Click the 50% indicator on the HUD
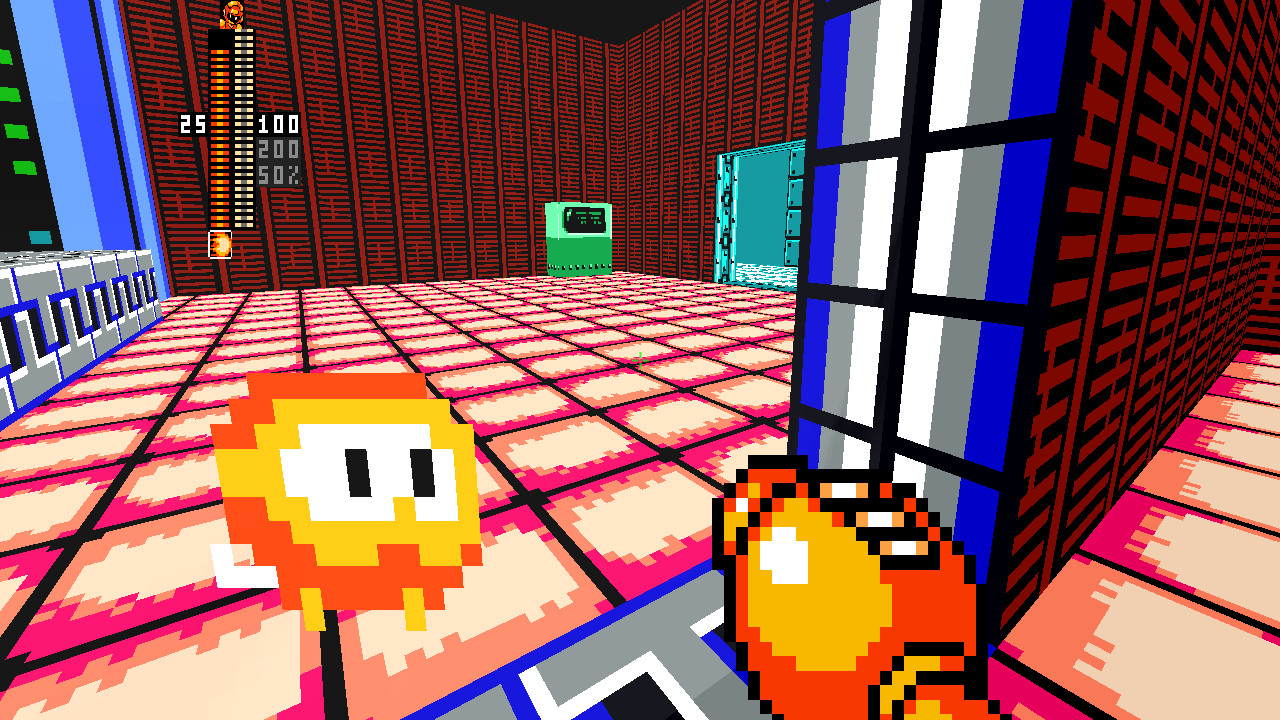Screen dimensions: 1280x720 click(279, 172)
